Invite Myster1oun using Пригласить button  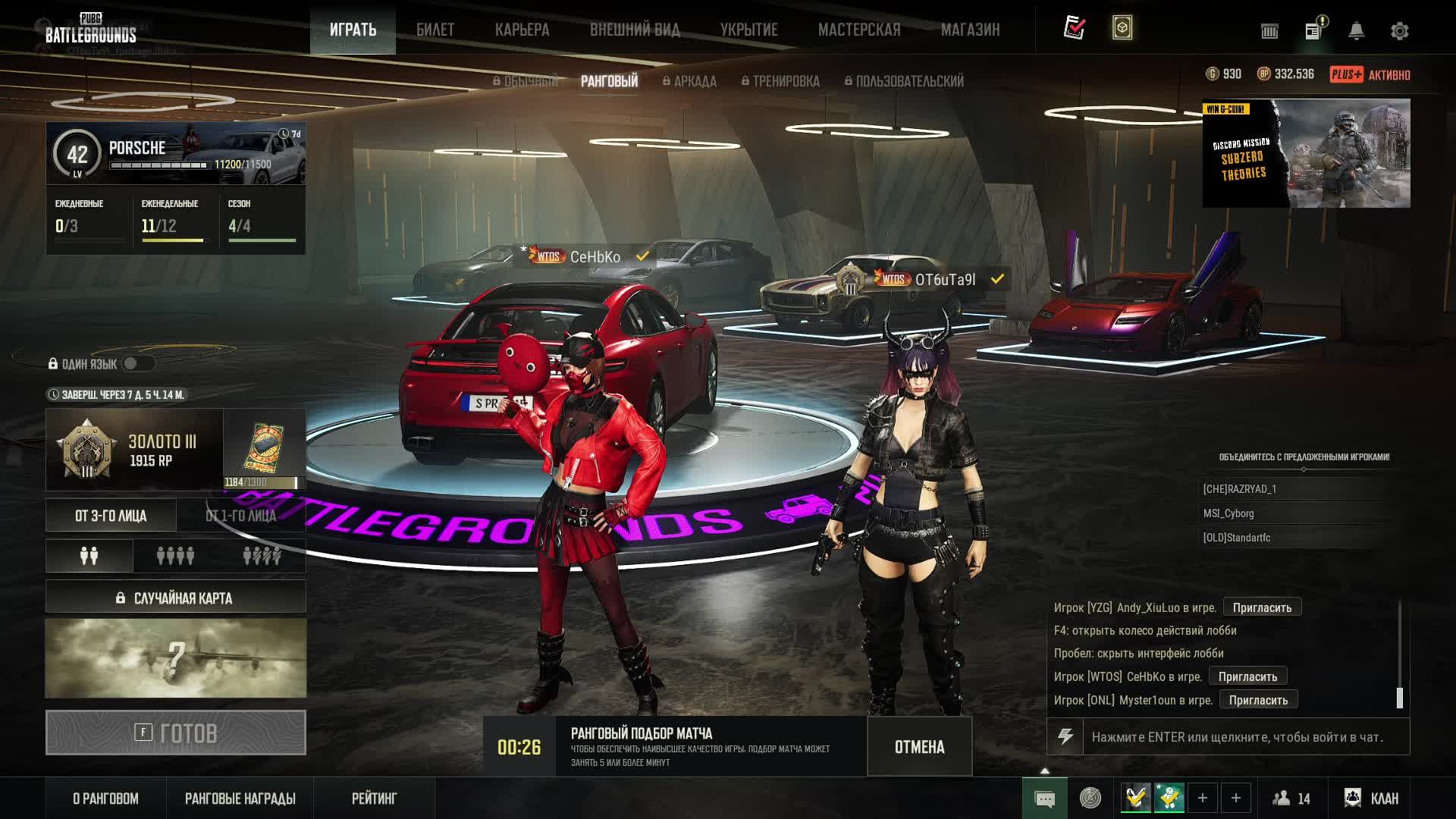click(1258, 700)
